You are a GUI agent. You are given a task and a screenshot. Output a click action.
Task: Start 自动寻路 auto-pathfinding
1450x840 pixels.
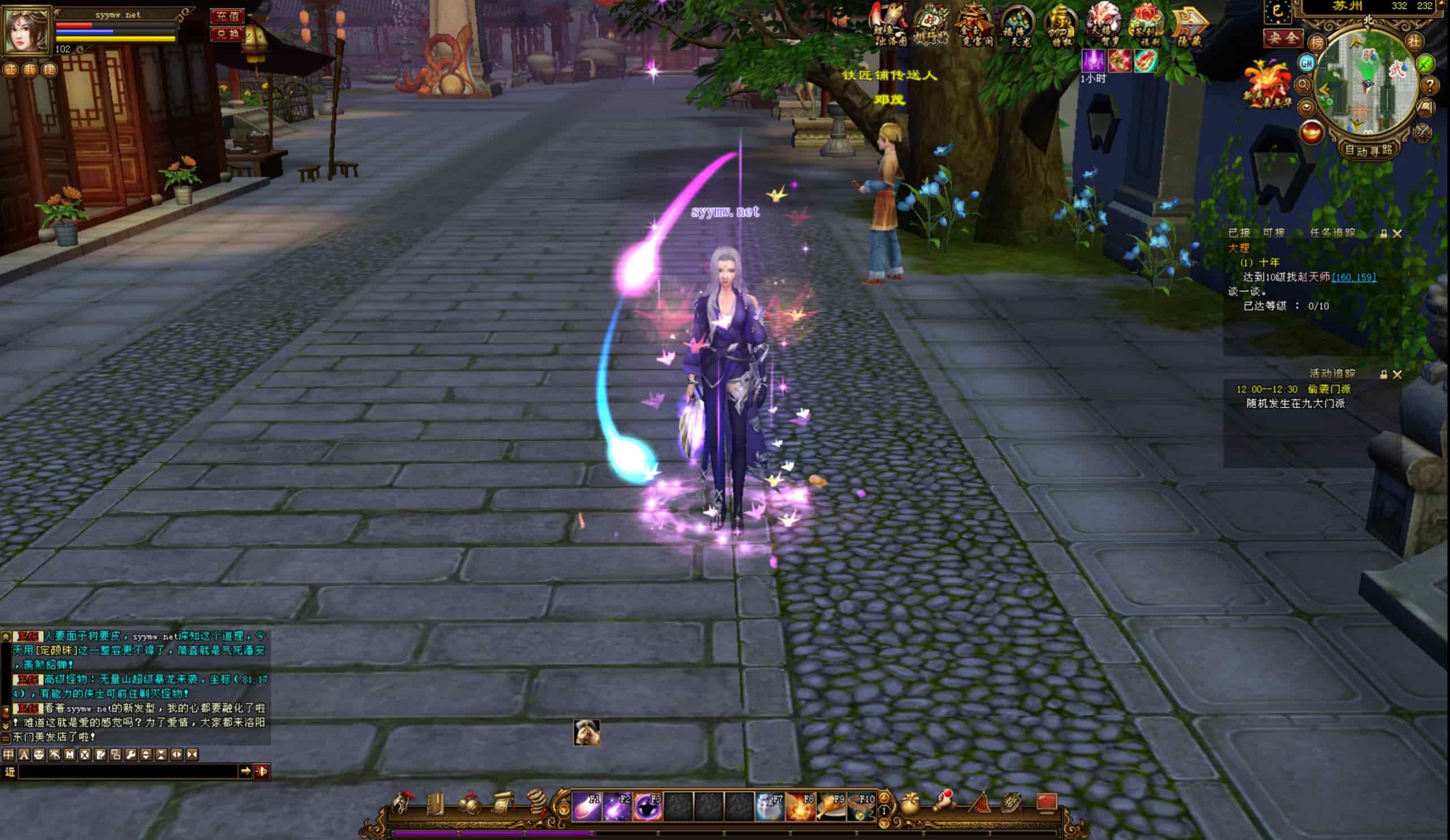pyautogui.click(x=1368, y=150)
